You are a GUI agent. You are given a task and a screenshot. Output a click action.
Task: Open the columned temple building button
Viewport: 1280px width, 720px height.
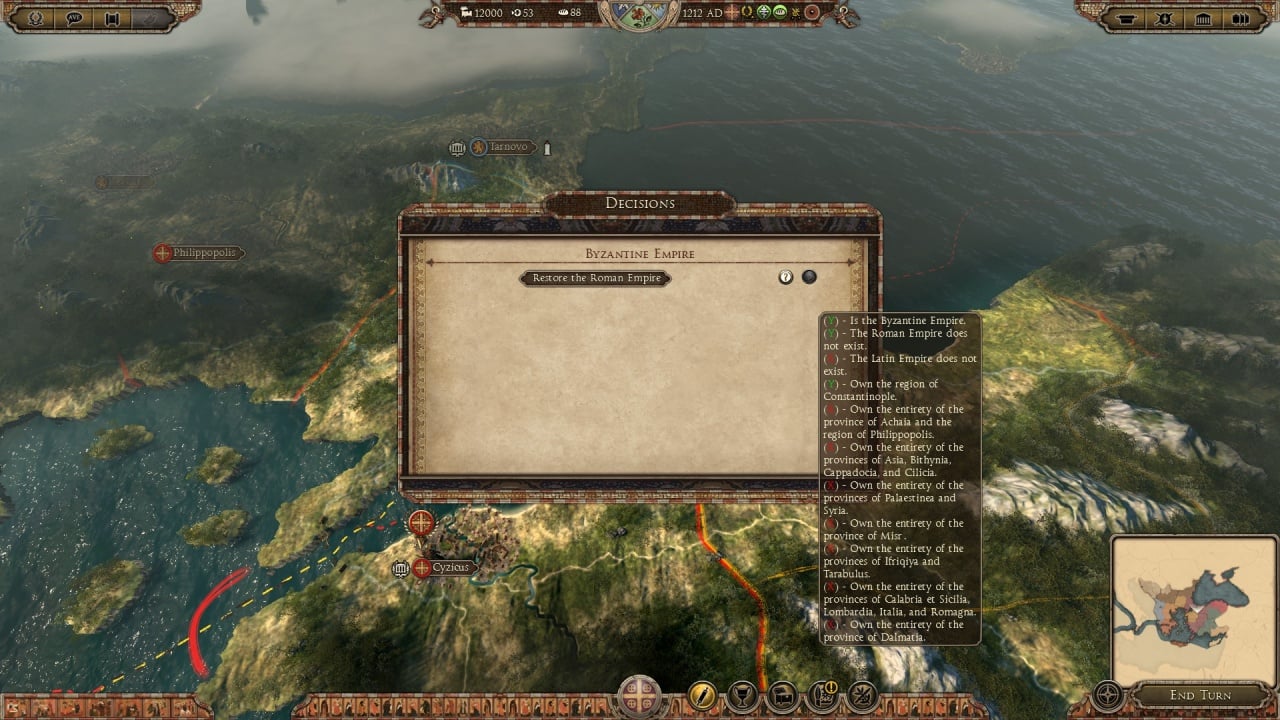1202,18
